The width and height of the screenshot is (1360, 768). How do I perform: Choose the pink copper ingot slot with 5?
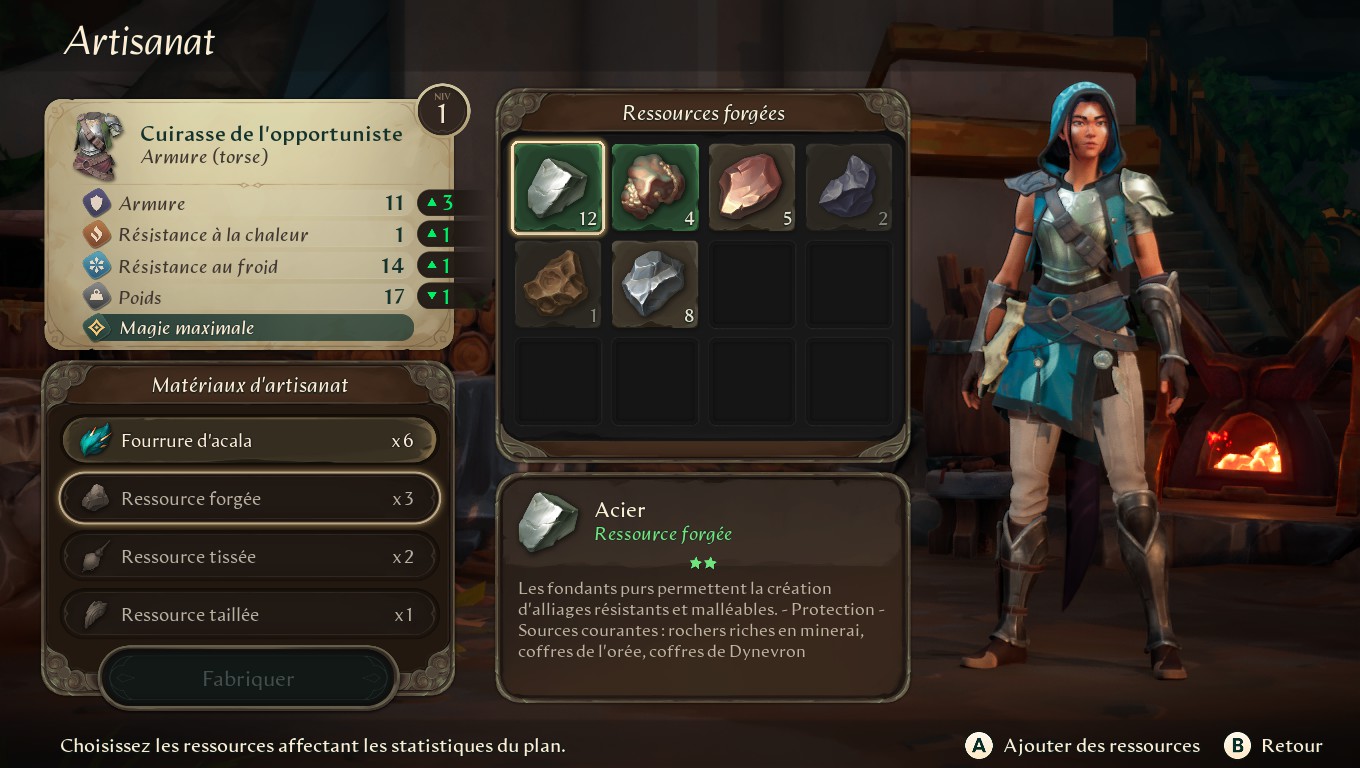click(752, 187)
